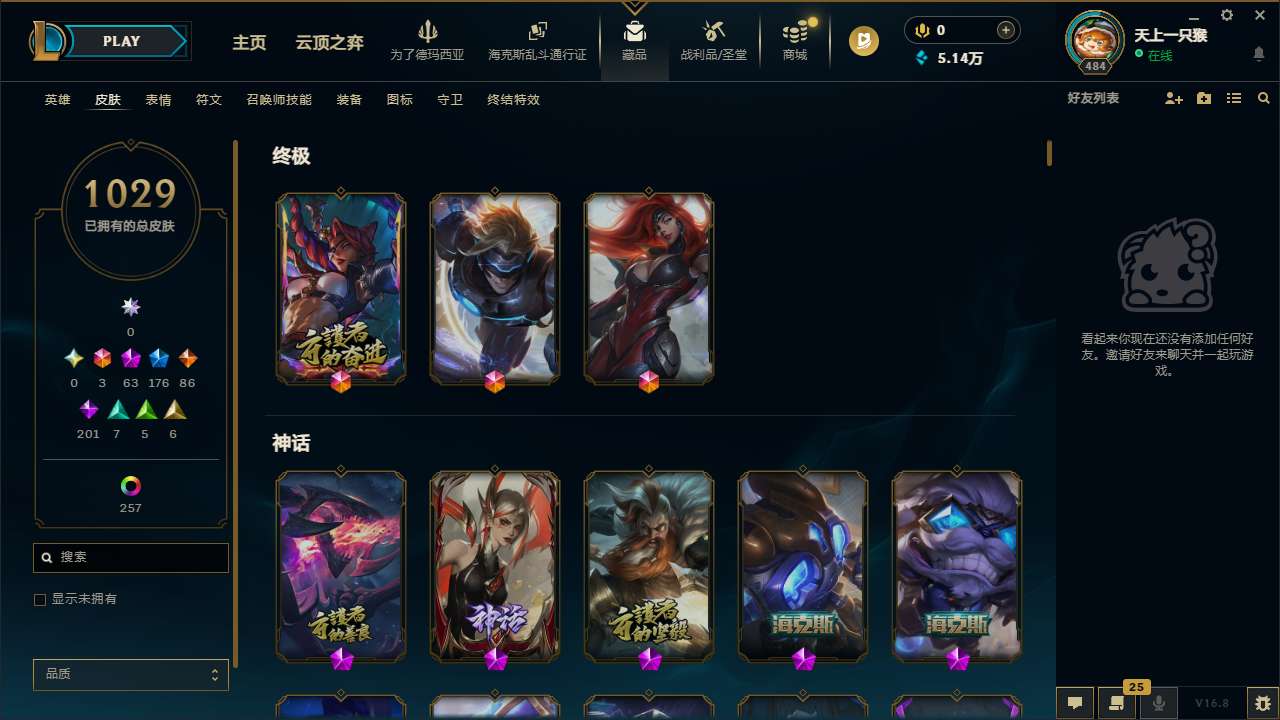Click the 搜索 search input field

pos(130,557)
